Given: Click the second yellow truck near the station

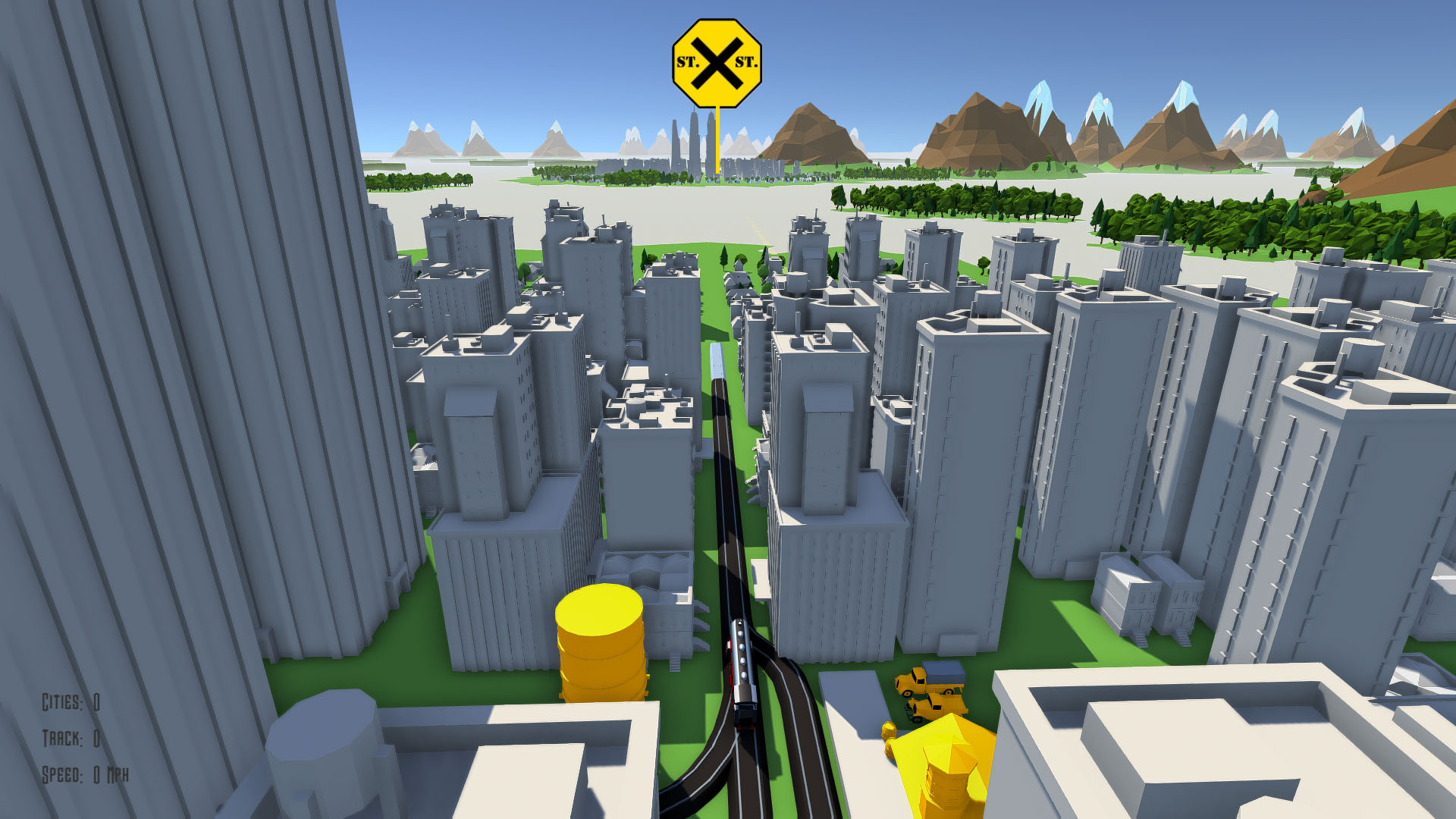Looking at the screenshot, I should 934,708.
